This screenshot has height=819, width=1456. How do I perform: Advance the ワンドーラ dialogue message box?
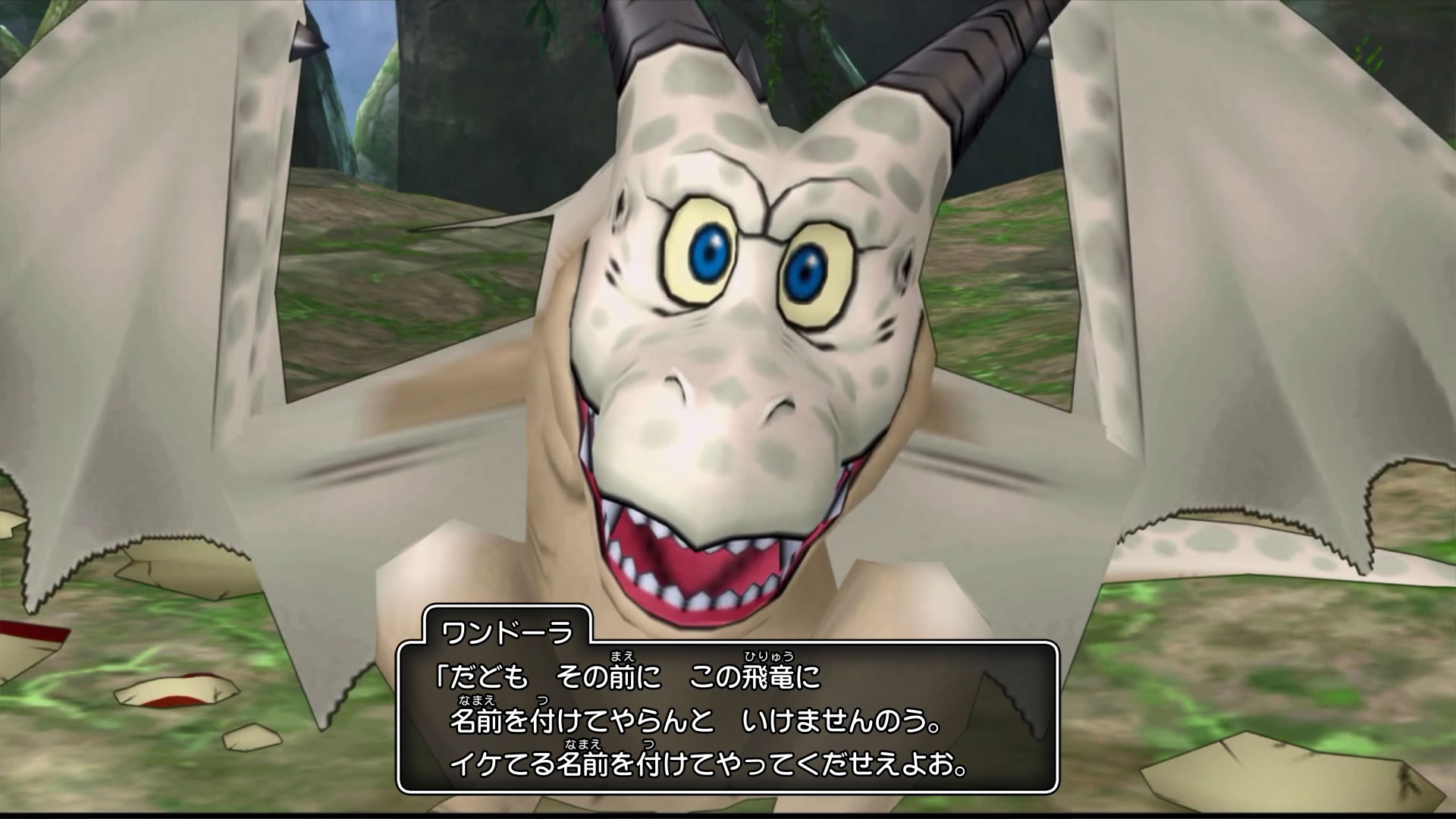click(726, 717)
